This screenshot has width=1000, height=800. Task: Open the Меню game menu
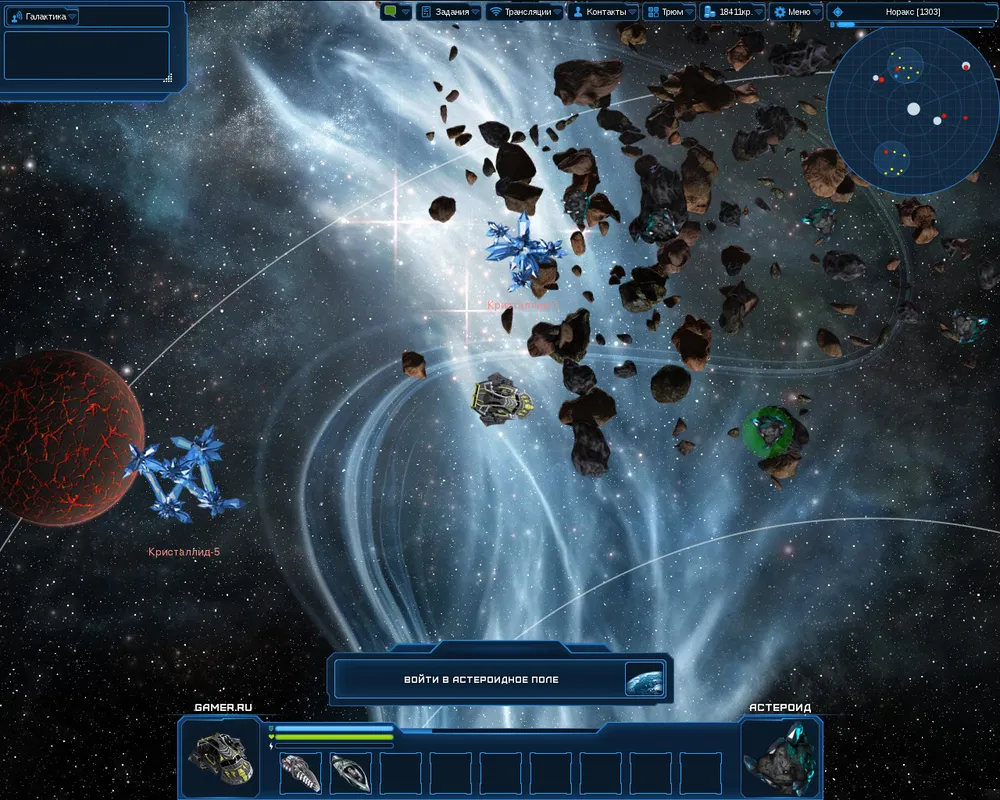(797, 12)
